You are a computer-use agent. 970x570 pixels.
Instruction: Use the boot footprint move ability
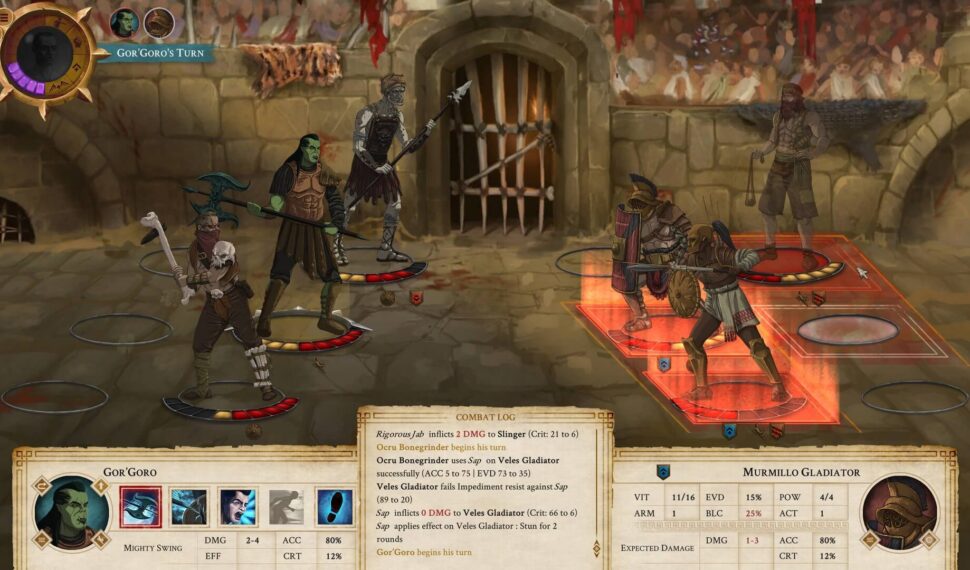pyautogui.click(x=335, y=507)
